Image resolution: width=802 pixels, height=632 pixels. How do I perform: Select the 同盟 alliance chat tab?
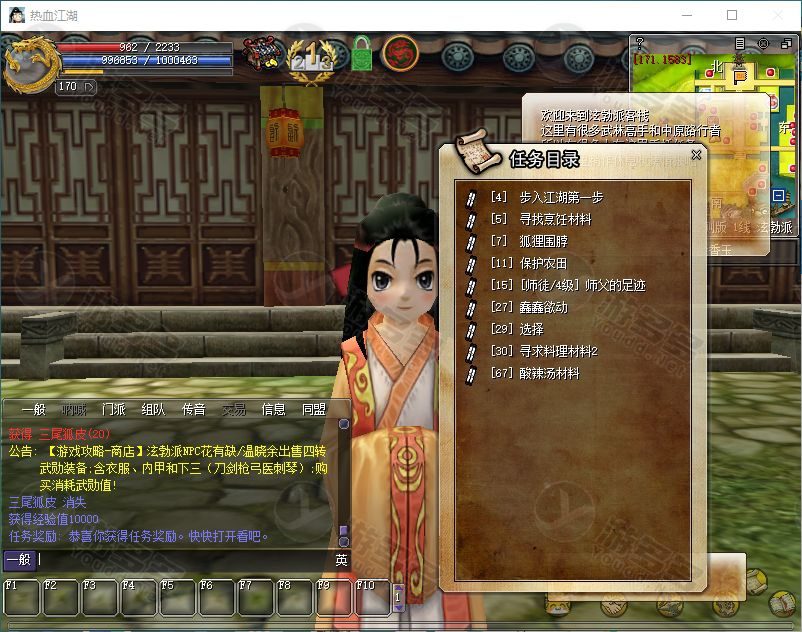coord(314,409)
